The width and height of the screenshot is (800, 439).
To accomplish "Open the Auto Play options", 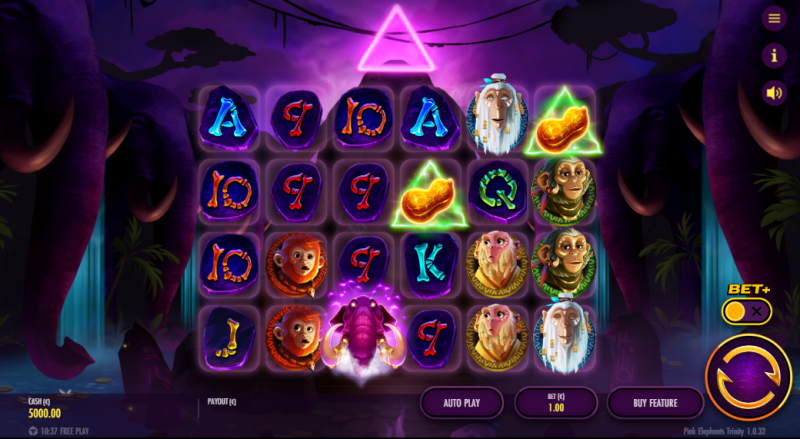I will [x=463, y=403].
